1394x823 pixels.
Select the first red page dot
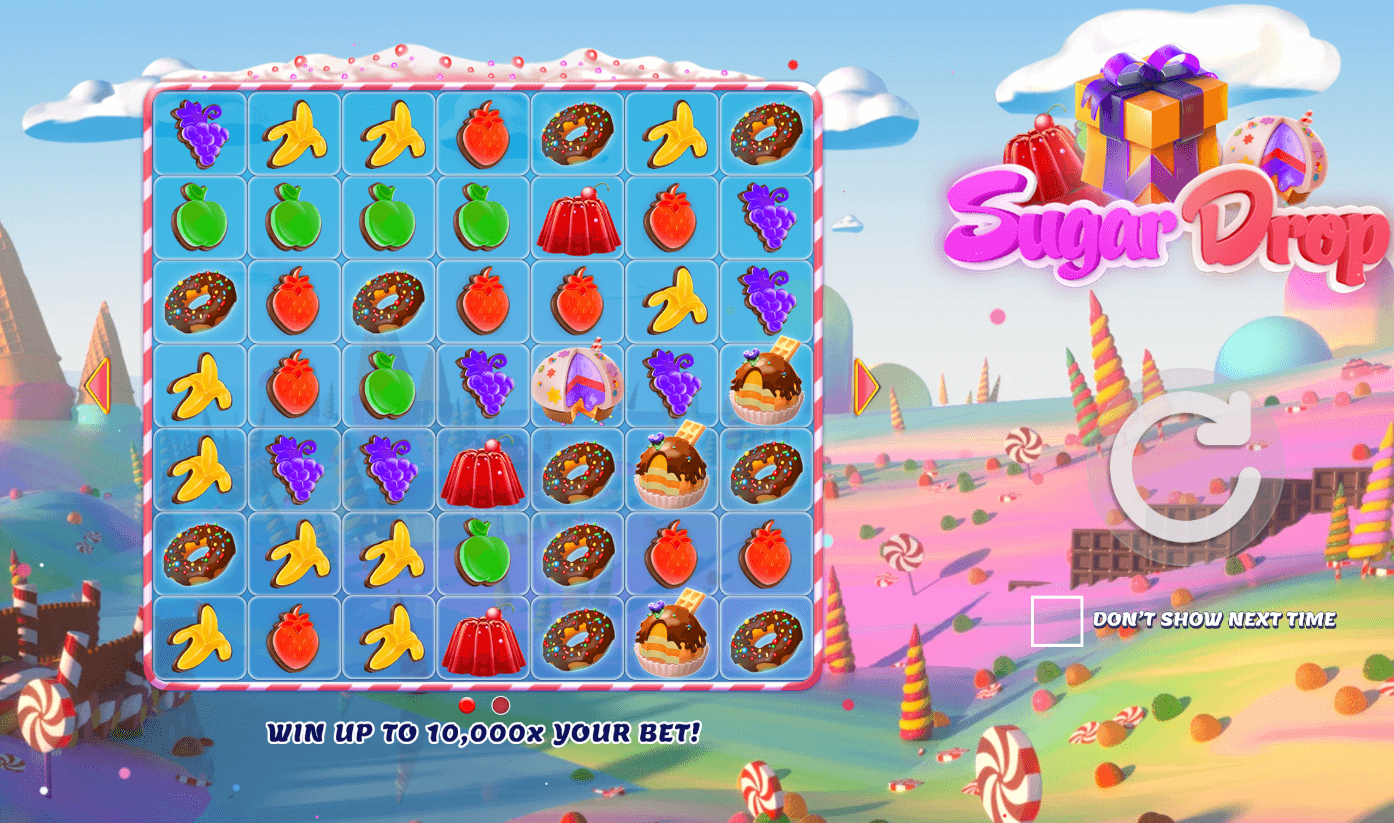(x=467, y=705)
